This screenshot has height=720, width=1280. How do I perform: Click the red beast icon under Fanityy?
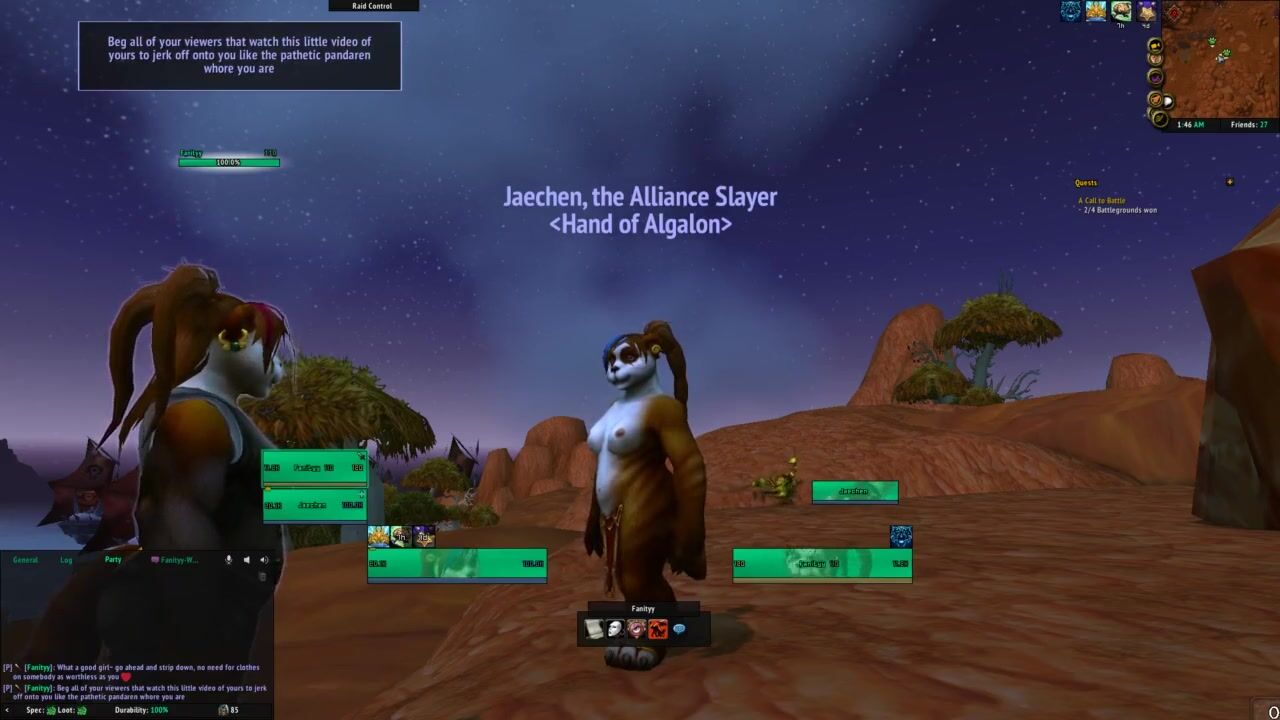point(657,629)
